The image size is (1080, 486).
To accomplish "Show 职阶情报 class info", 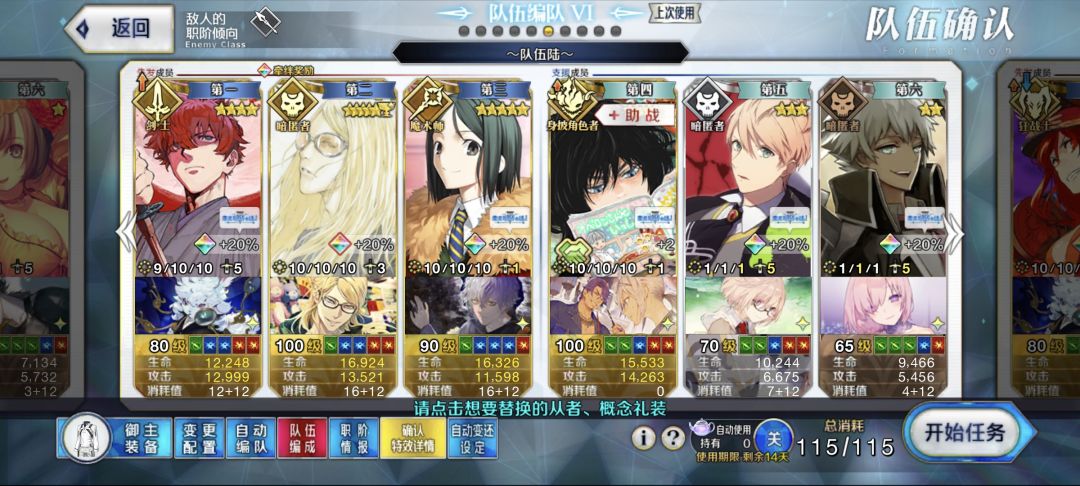I will click(354, 438).
